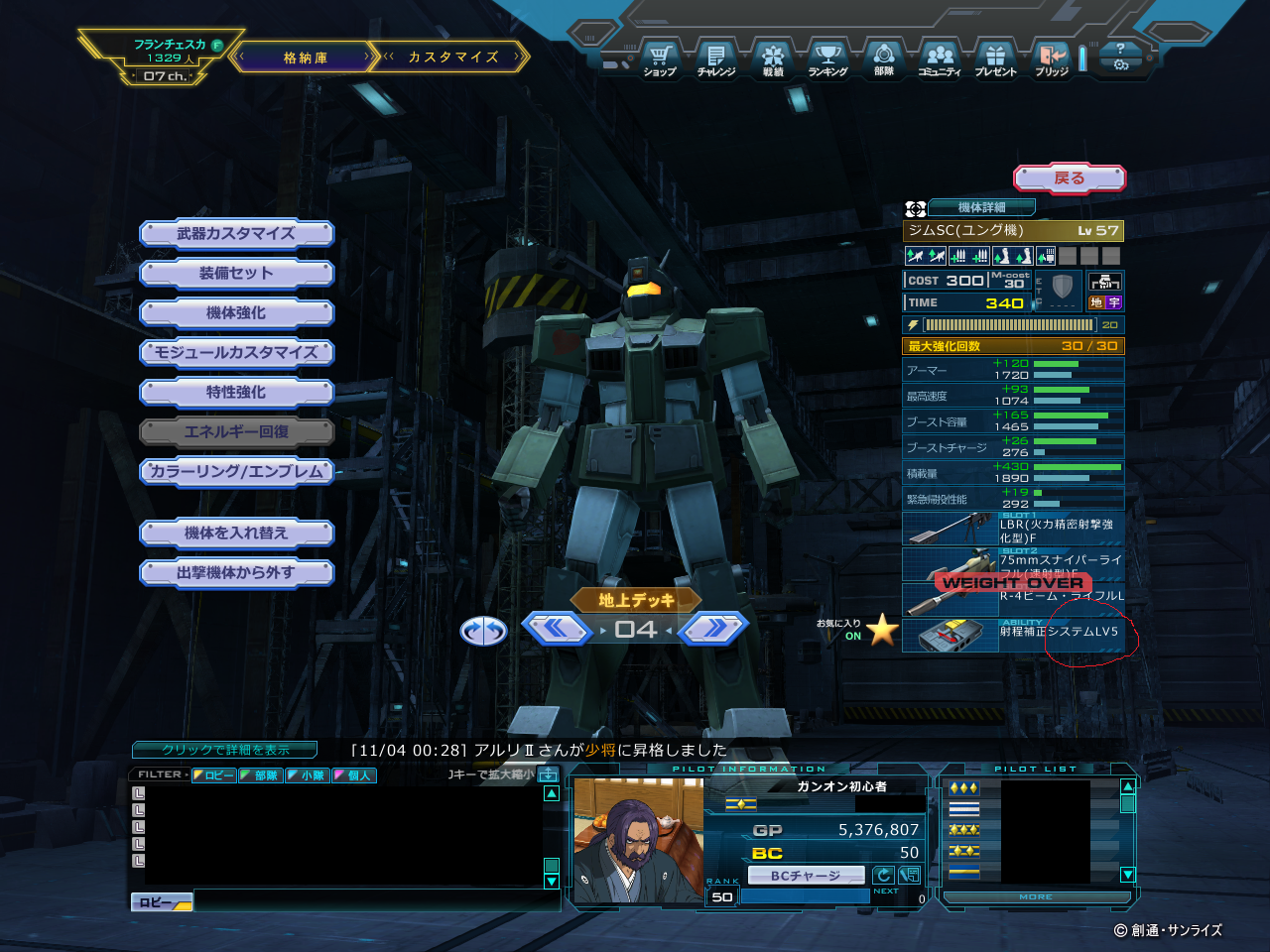Open the 機体詳細 unit details tab
The height and width of the screenshot is (952, 1270).
click(x=981, y=207)
